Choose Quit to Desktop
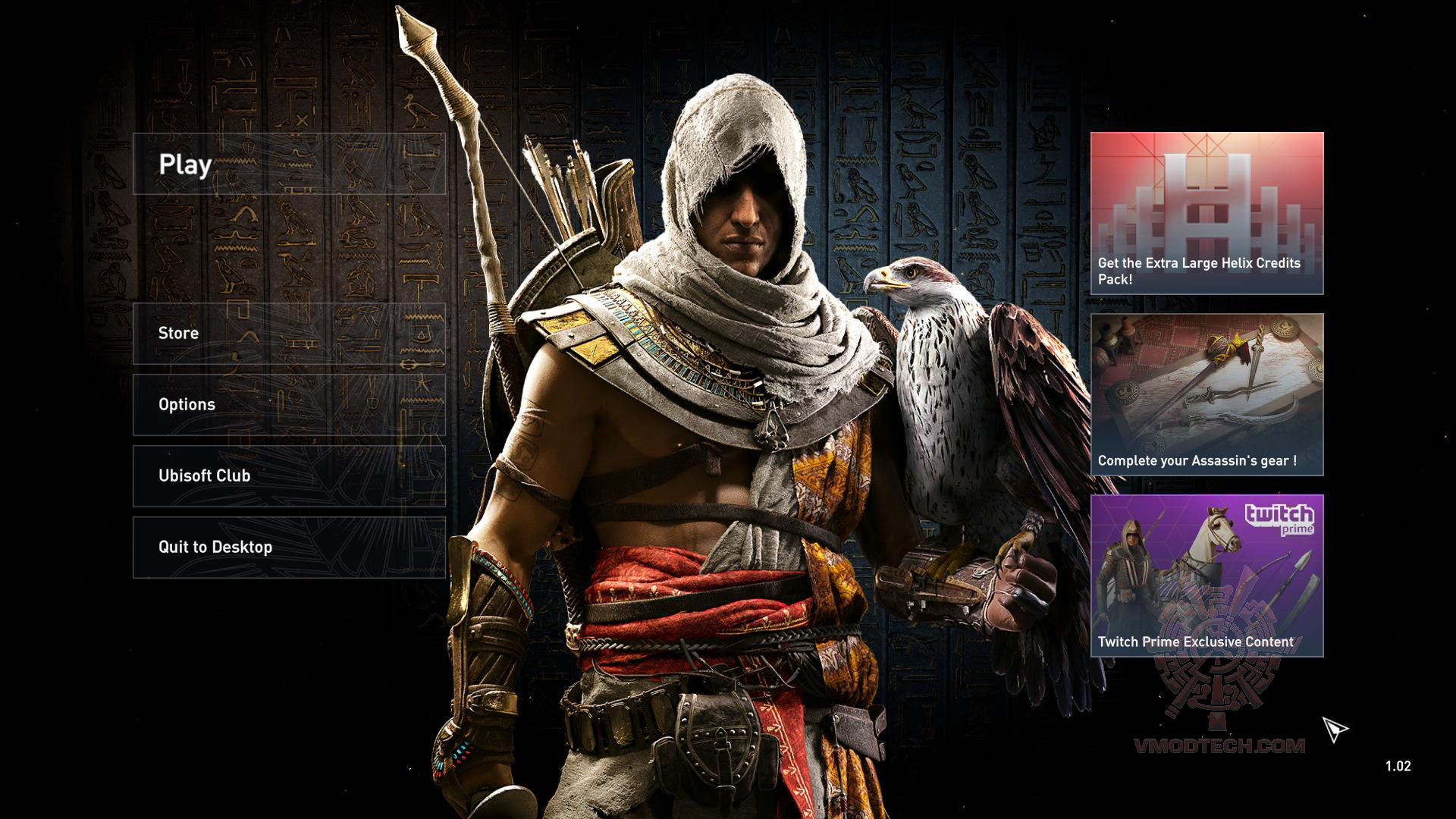1456x819 pixels. point(214,546)
